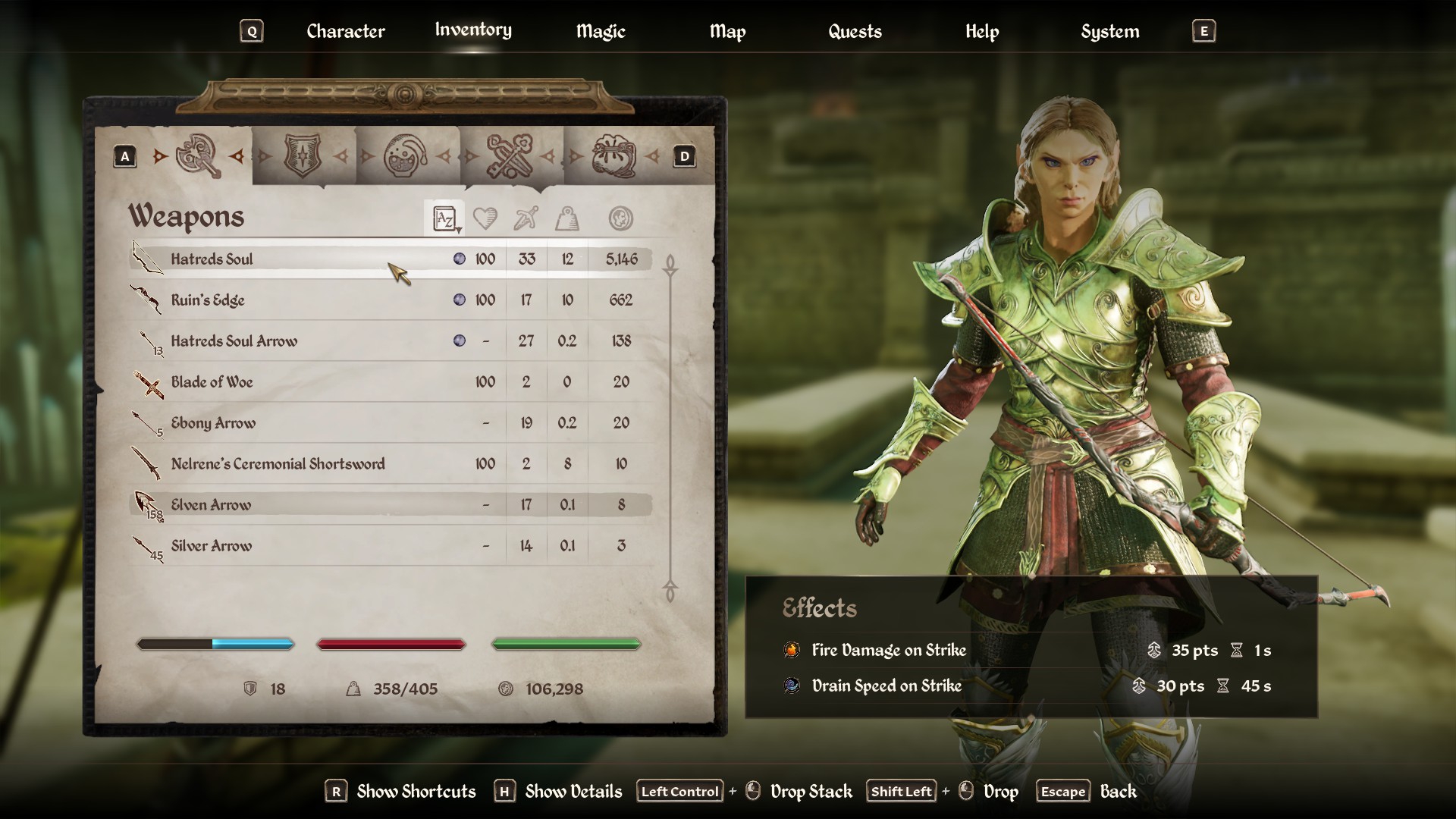Switch to the potions and alchemy tab
Screen dimensions: 1456x819
(x=406, y=156)
